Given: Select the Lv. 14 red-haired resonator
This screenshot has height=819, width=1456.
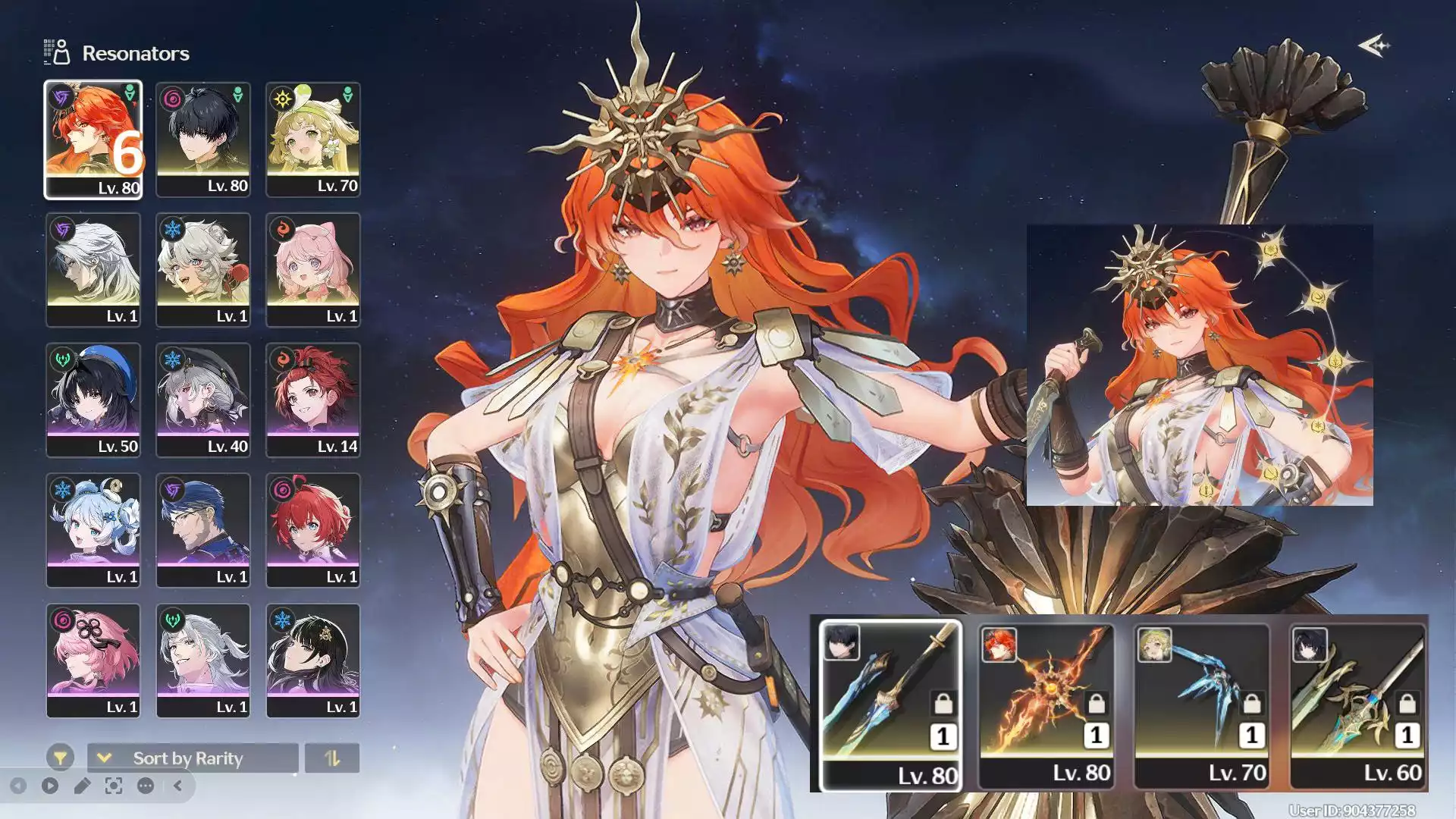Looking at the screenshot, I should [x=312, y=400].
